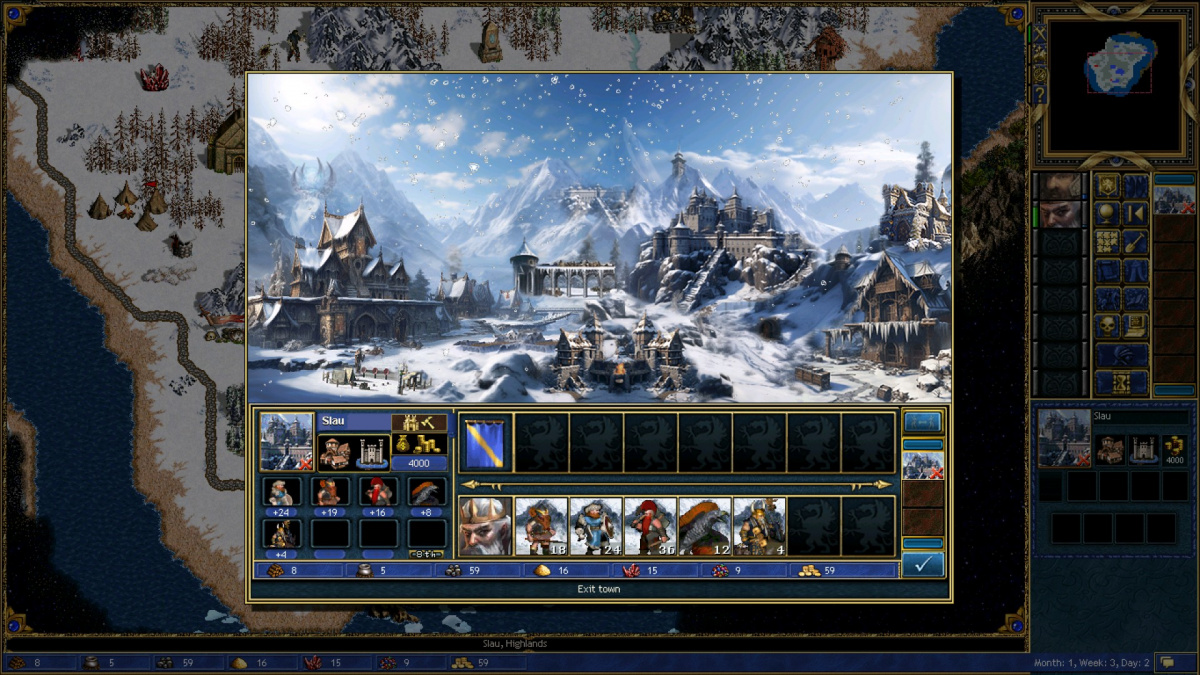1200x675 pixels.
Task: Activate the split troops button
Action: [x=922, y=421]
